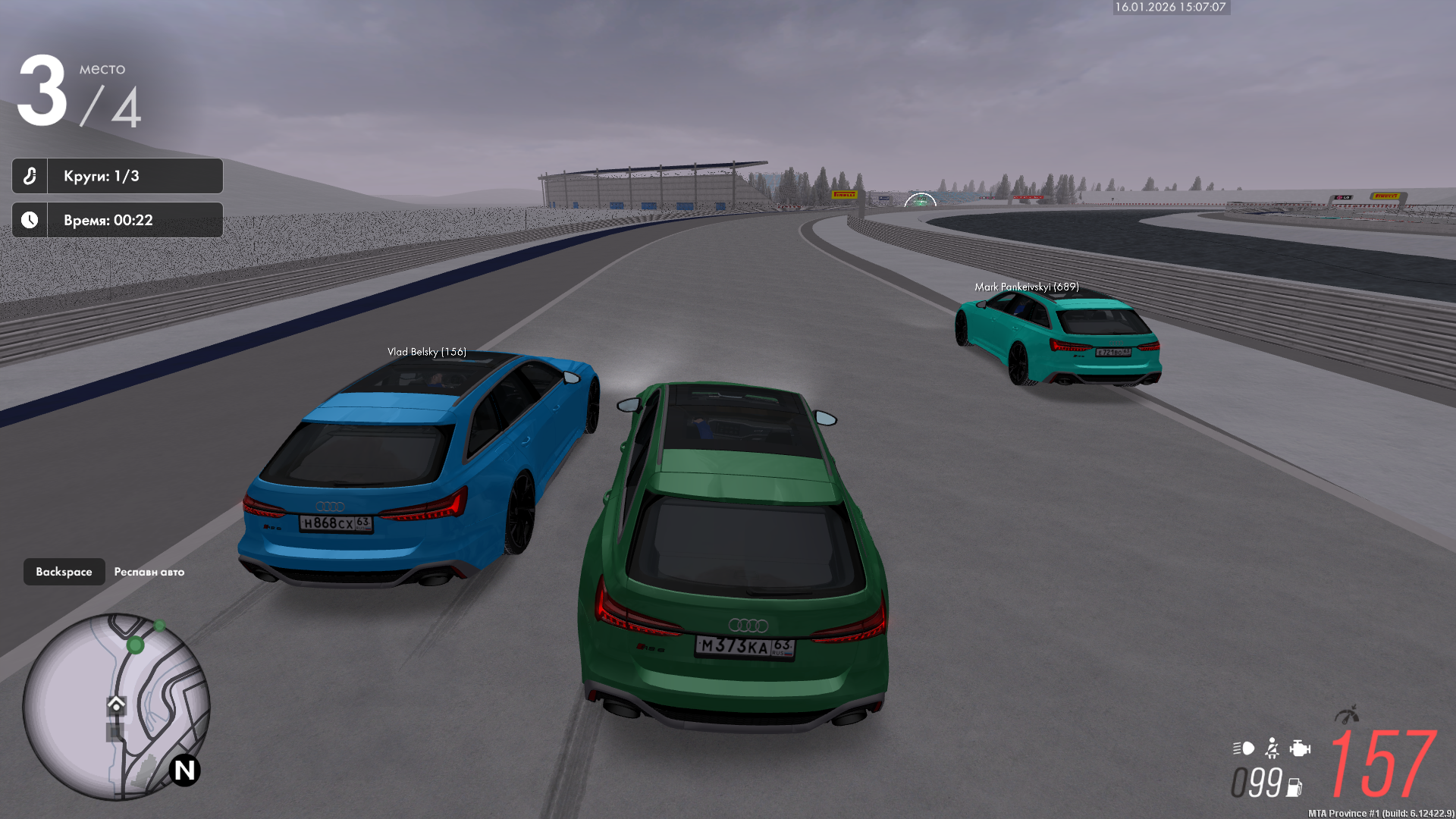Screen dimensions: 1456x819
Task: Click the seatbelt indicator icon
Action: click(1272, 748)
